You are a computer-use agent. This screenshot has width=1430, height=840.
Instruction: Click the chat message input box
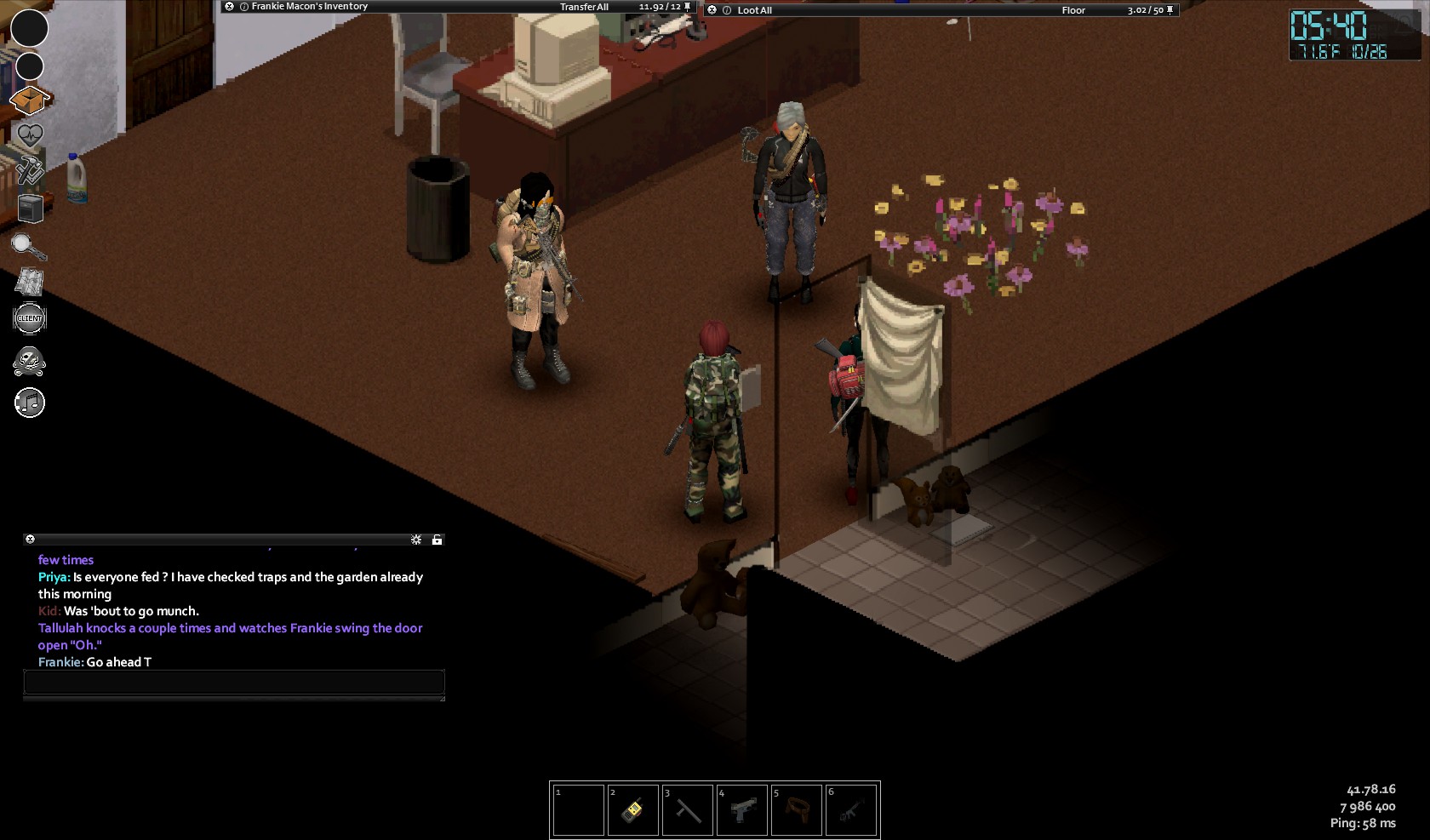point(234,682)
